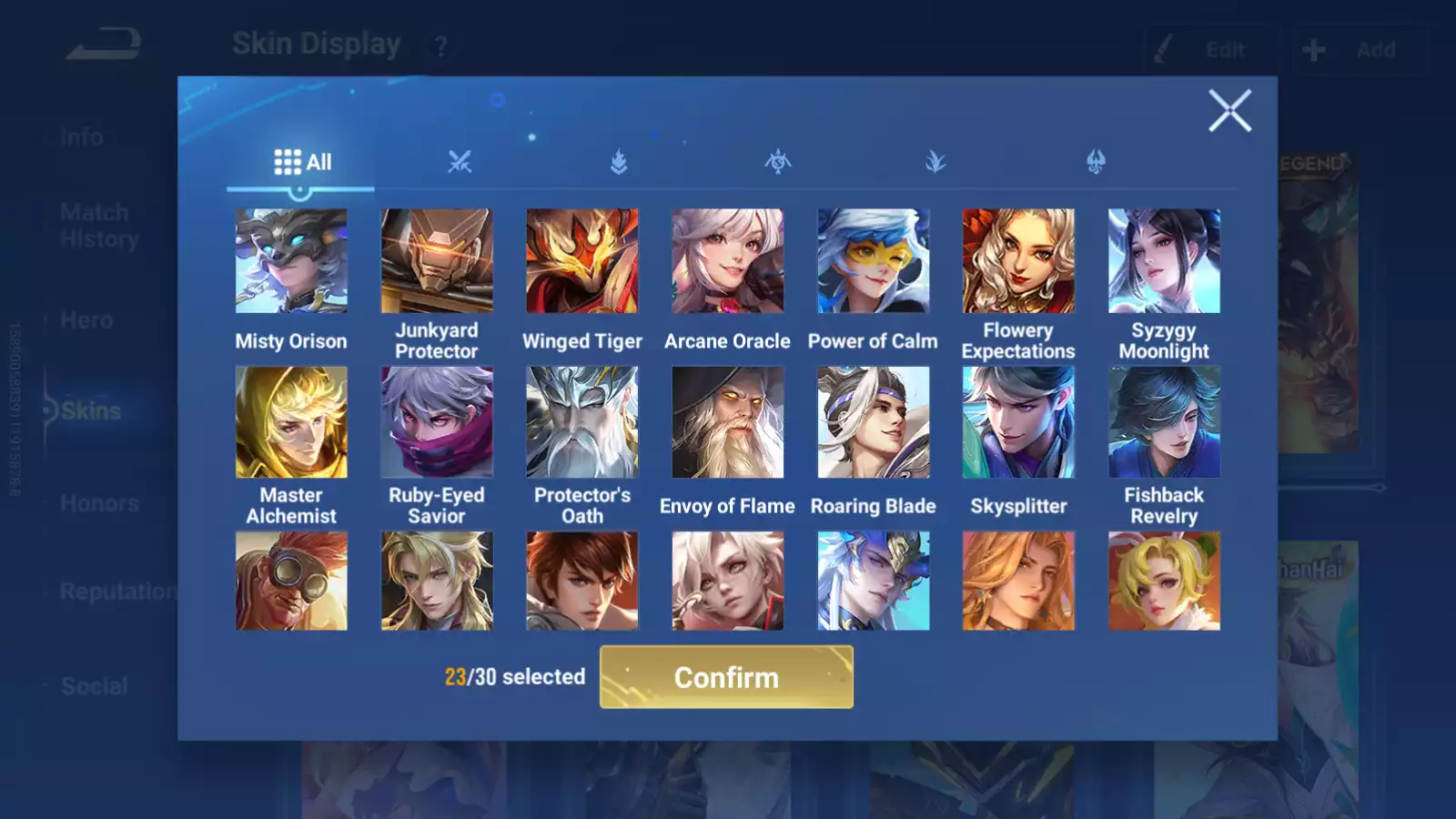The height and width of the screenshot is (819, 1456).
Task: Select the Master Alchemist skin
Action: pyautogui.click(x=291, y=422)
